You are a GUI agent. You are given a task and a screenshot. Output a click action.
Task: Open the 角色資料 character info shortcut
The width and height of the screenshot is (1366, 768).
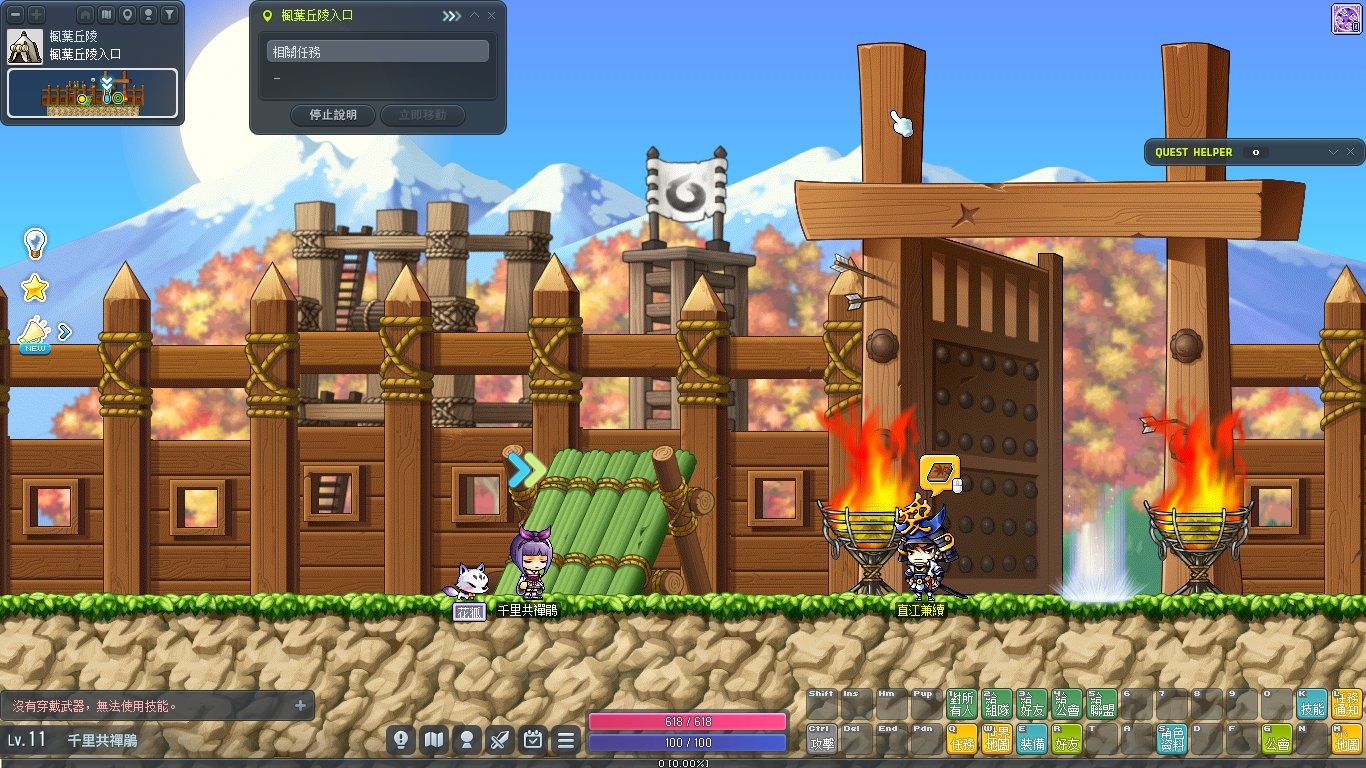tap(1171, 739)
